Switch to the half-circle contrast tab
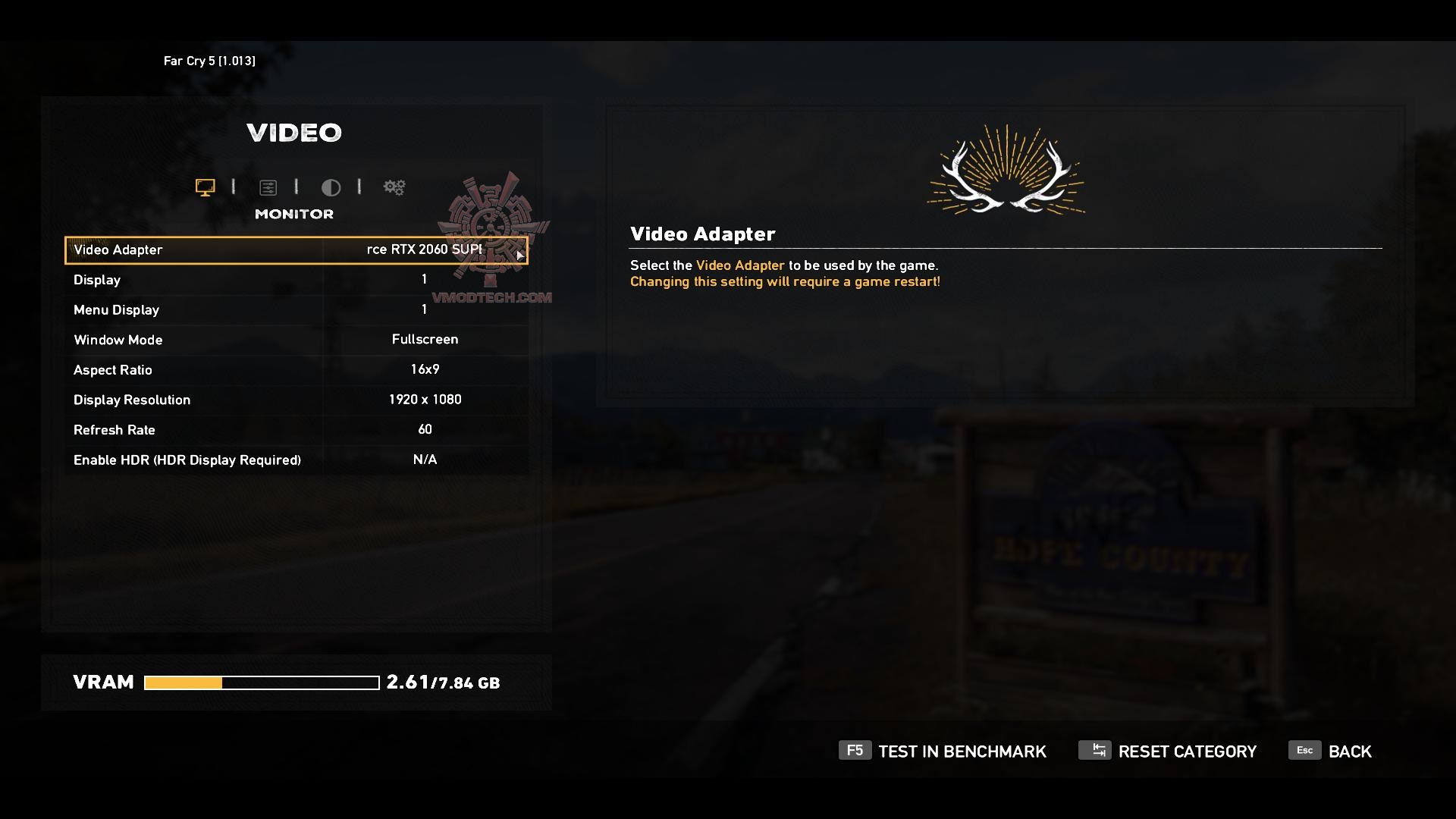This screenshot has height=819, width=1456. pyautogui.click(x=331, y=187)
